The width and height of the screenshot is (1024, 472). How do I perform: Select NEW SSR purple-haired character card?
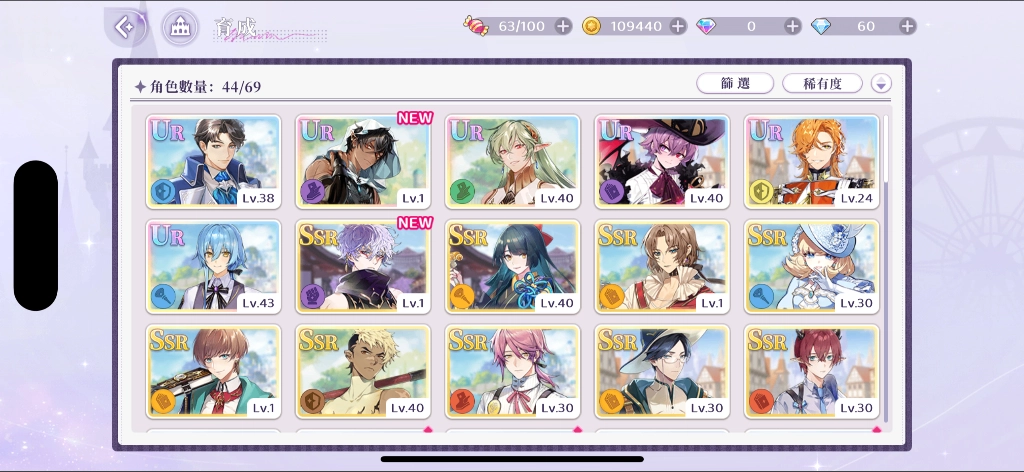[x=363, y=266]
